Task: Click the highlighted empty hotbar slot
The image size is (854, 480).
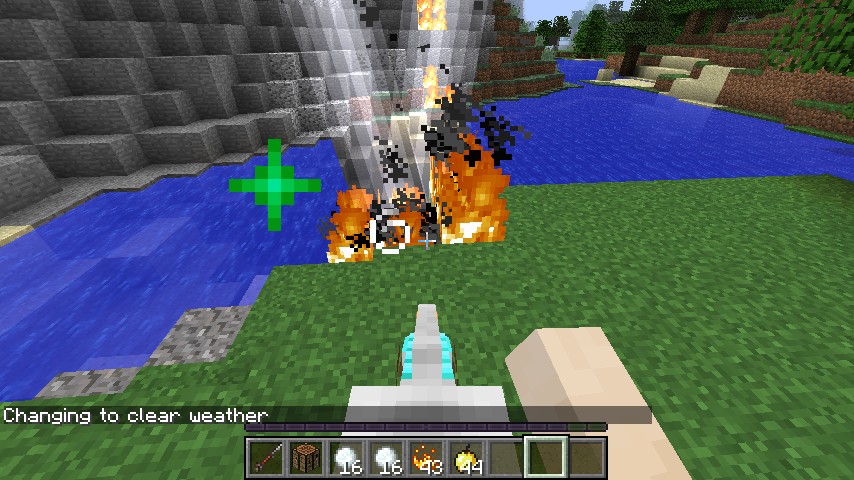Action: pyautogui.click(x=546, y=458)
